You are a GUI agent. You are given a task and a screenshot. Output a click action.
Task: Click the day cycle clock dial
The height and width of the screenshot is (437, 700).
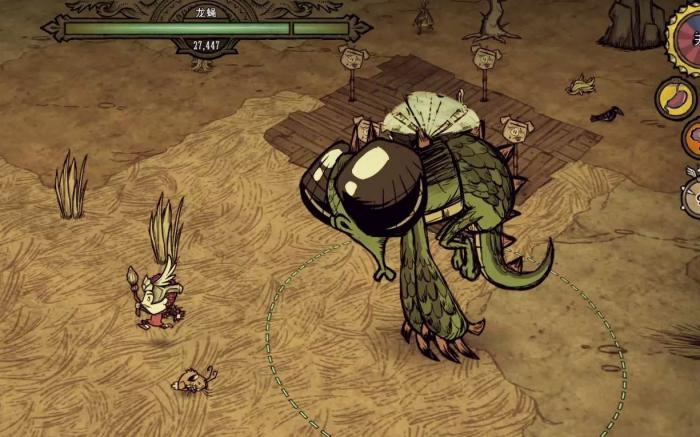[x=688, y=33]
